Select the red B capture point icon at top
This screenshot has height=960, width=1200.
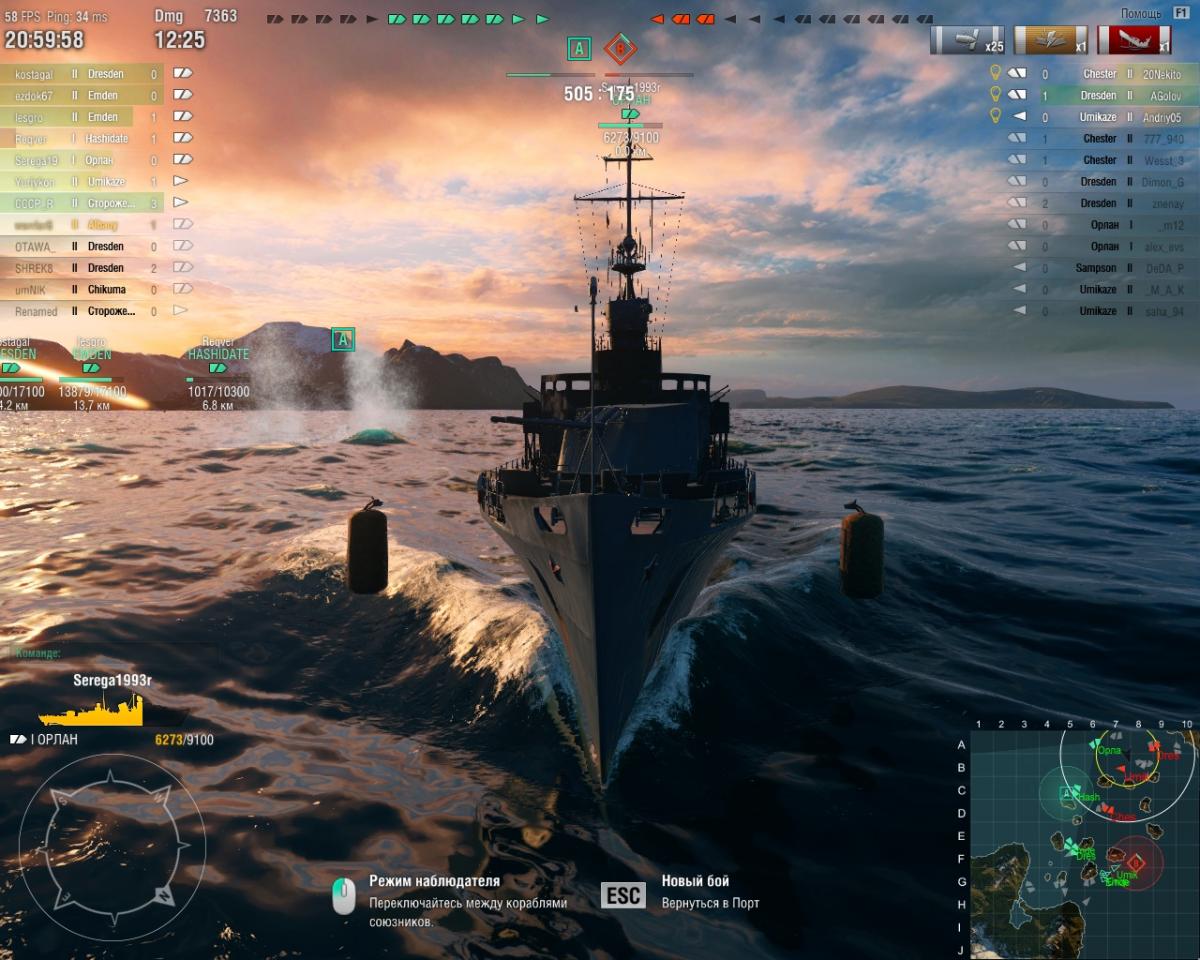click(x=620, y=48)
